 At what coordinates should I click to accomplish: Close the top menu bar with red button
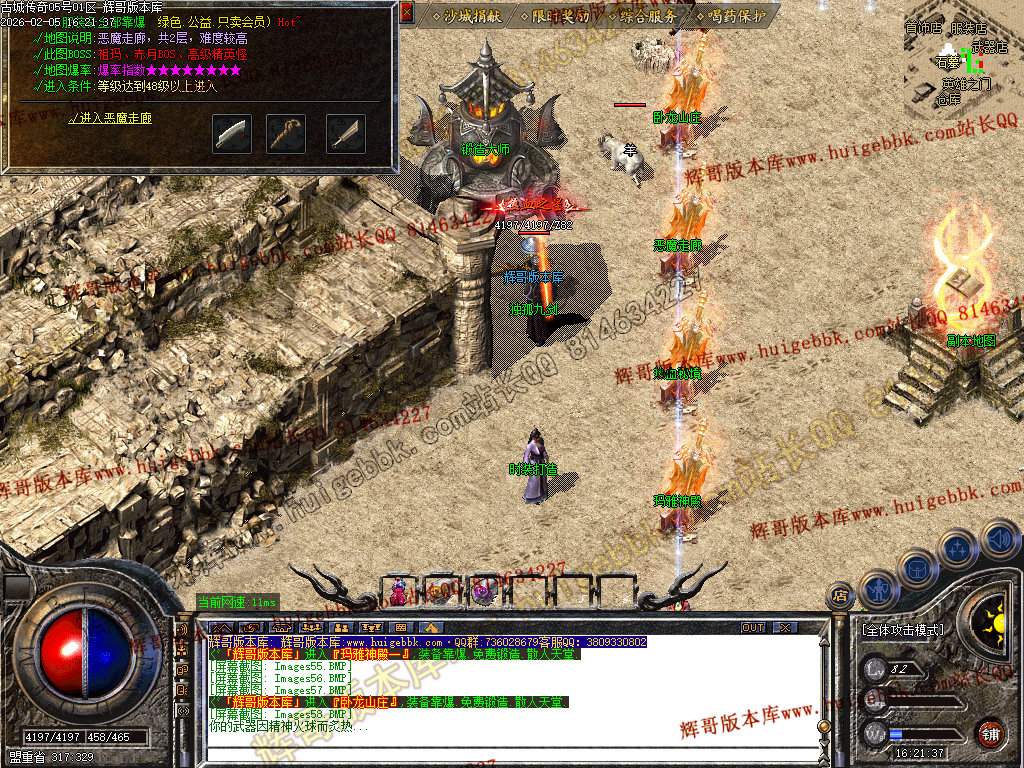click(x=407, y=13)
